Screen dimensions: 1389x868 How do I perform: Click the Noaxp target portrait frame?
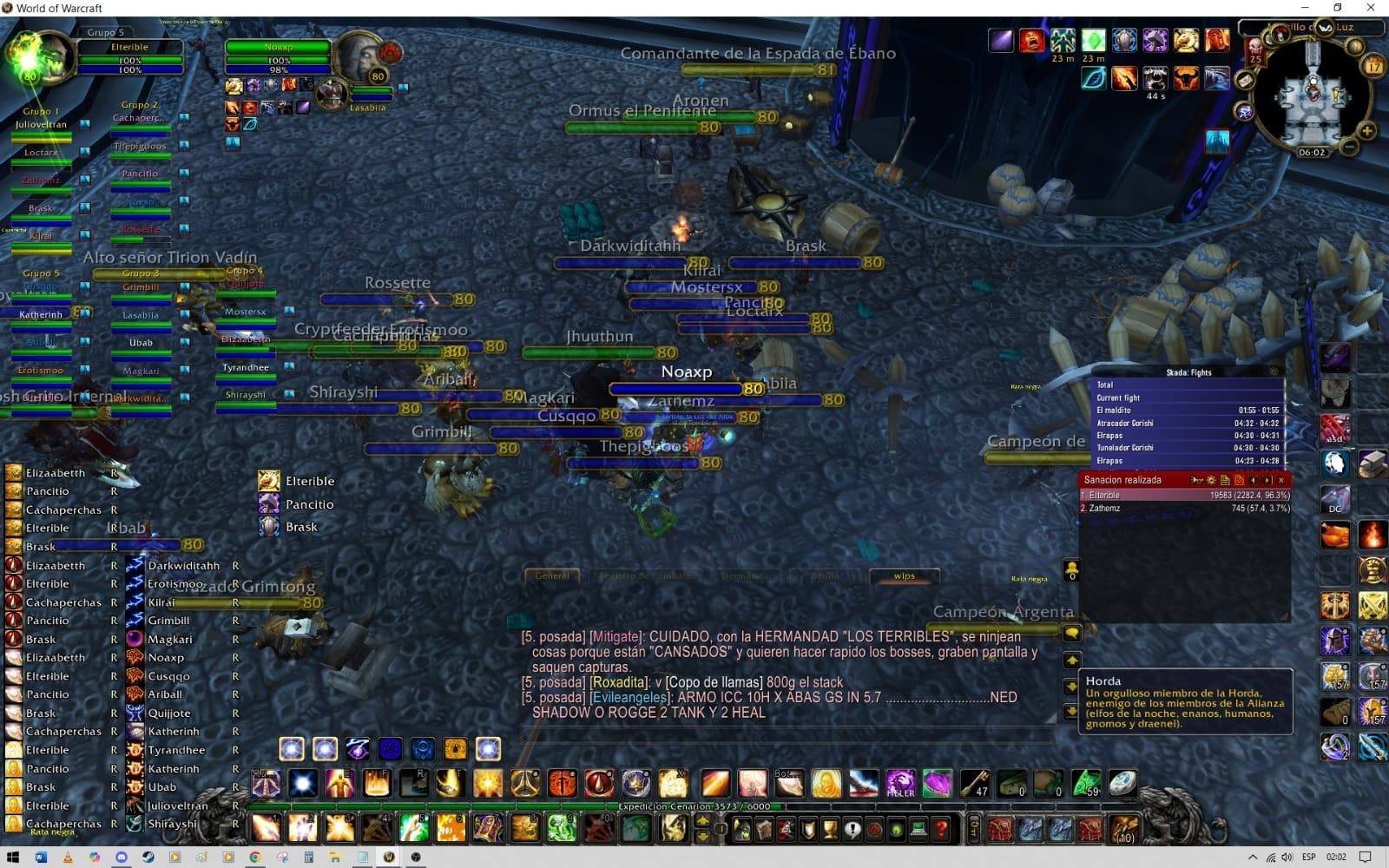pos(358,56)
